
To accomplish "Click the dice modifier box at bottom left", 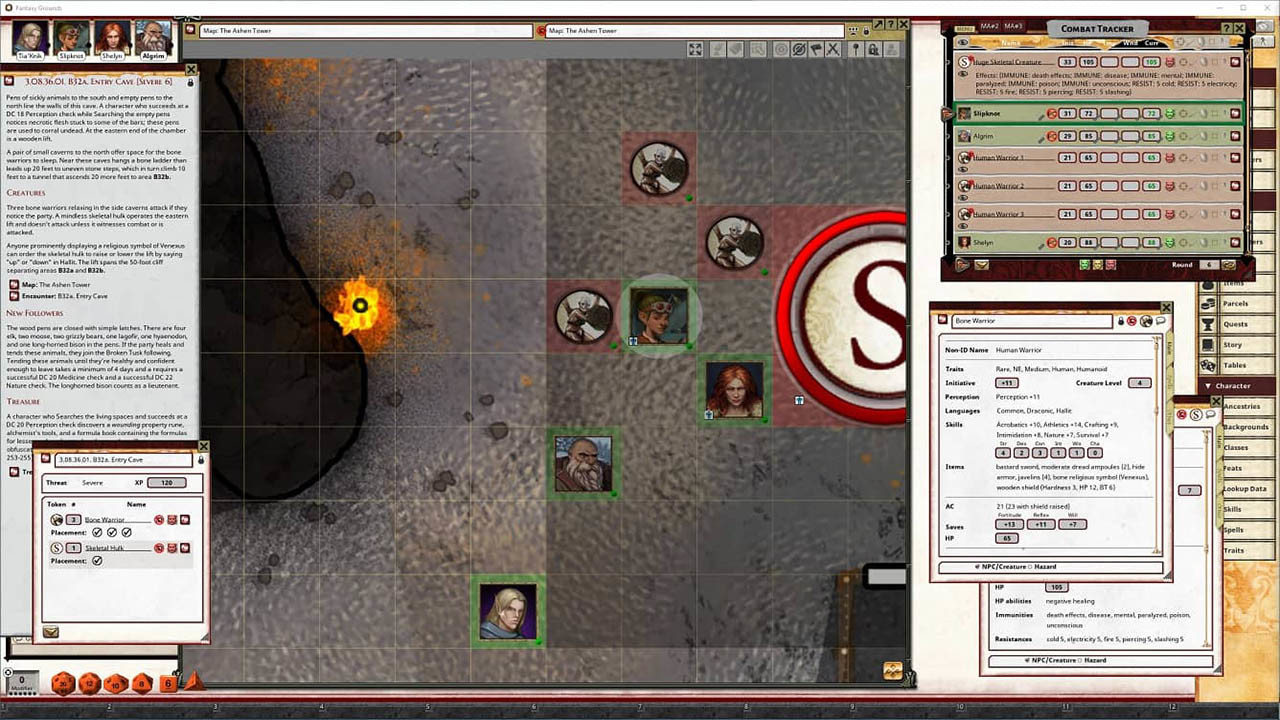I will coord(21,680).
